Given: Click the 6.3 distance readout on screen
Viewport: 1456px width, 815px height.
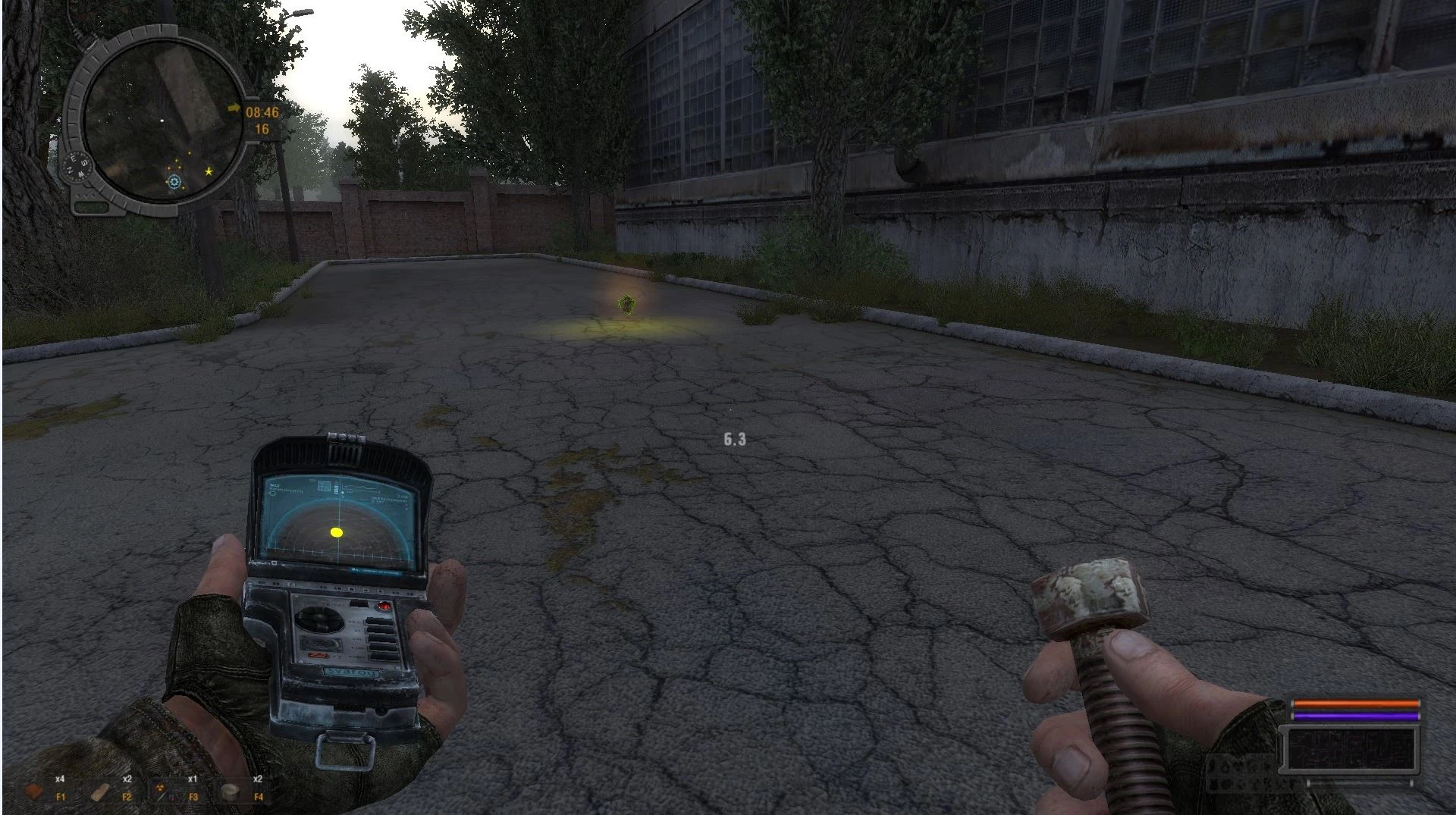Looking at the screenshot, I should click(x=732, y=438).
